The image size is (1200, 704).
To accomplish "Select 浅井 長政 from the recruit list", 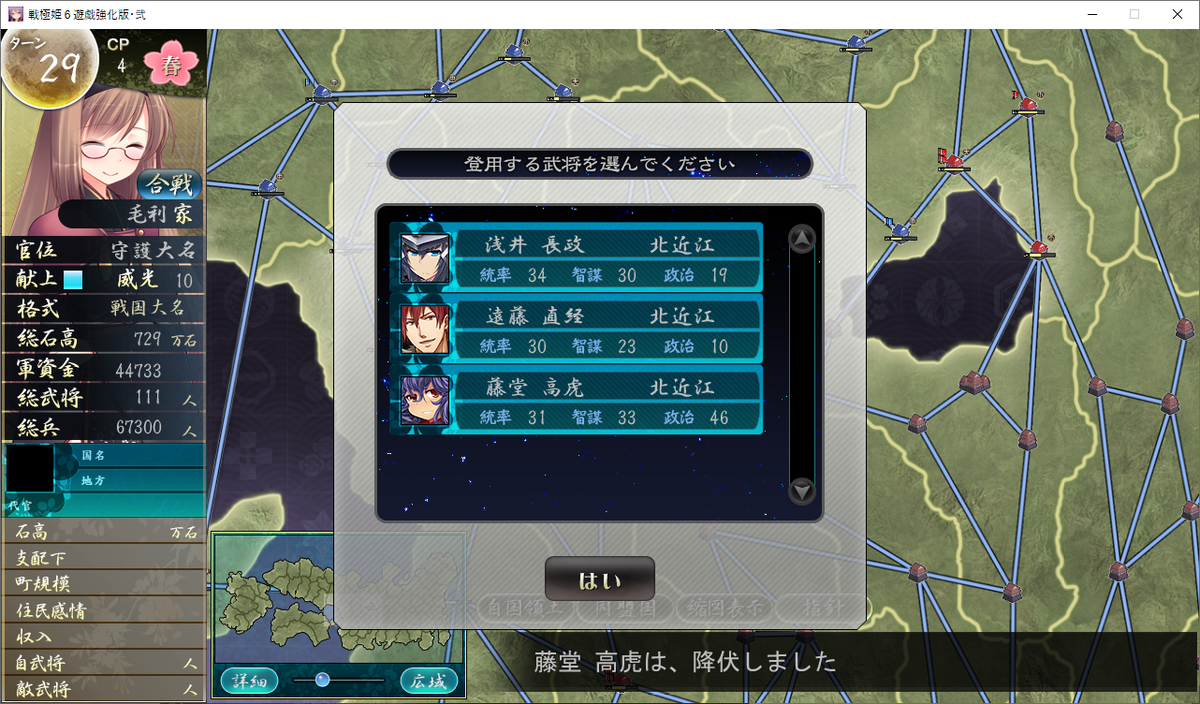I will 577,258.
